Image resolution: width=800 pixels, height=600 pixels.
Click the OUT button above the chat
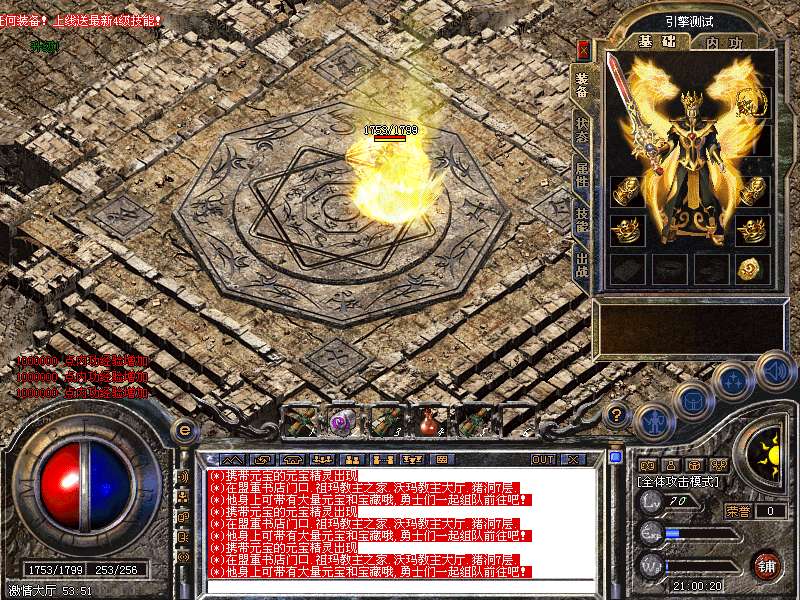[542, 459]
